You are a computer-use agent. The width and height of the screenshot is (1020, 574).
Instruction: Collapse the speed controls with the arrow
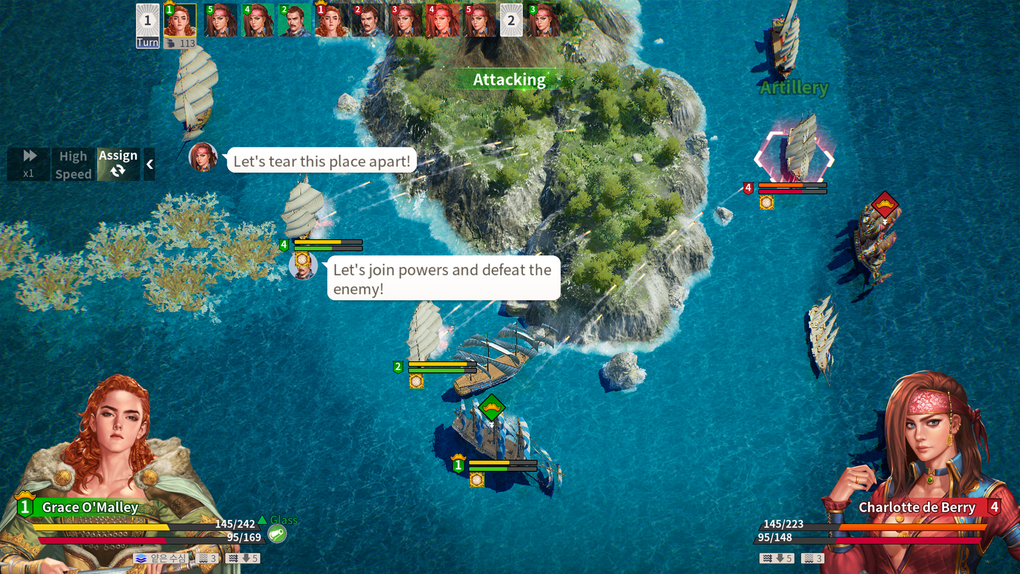(150, 164)
